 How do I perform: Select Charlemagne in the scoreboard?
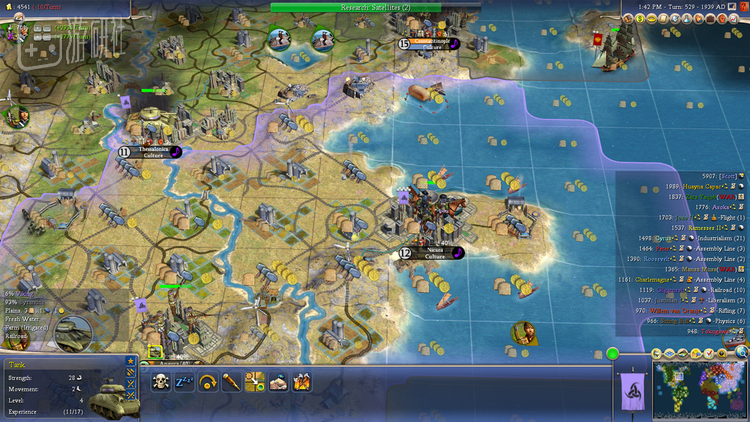pyautogui.click(x=665, y=279)
